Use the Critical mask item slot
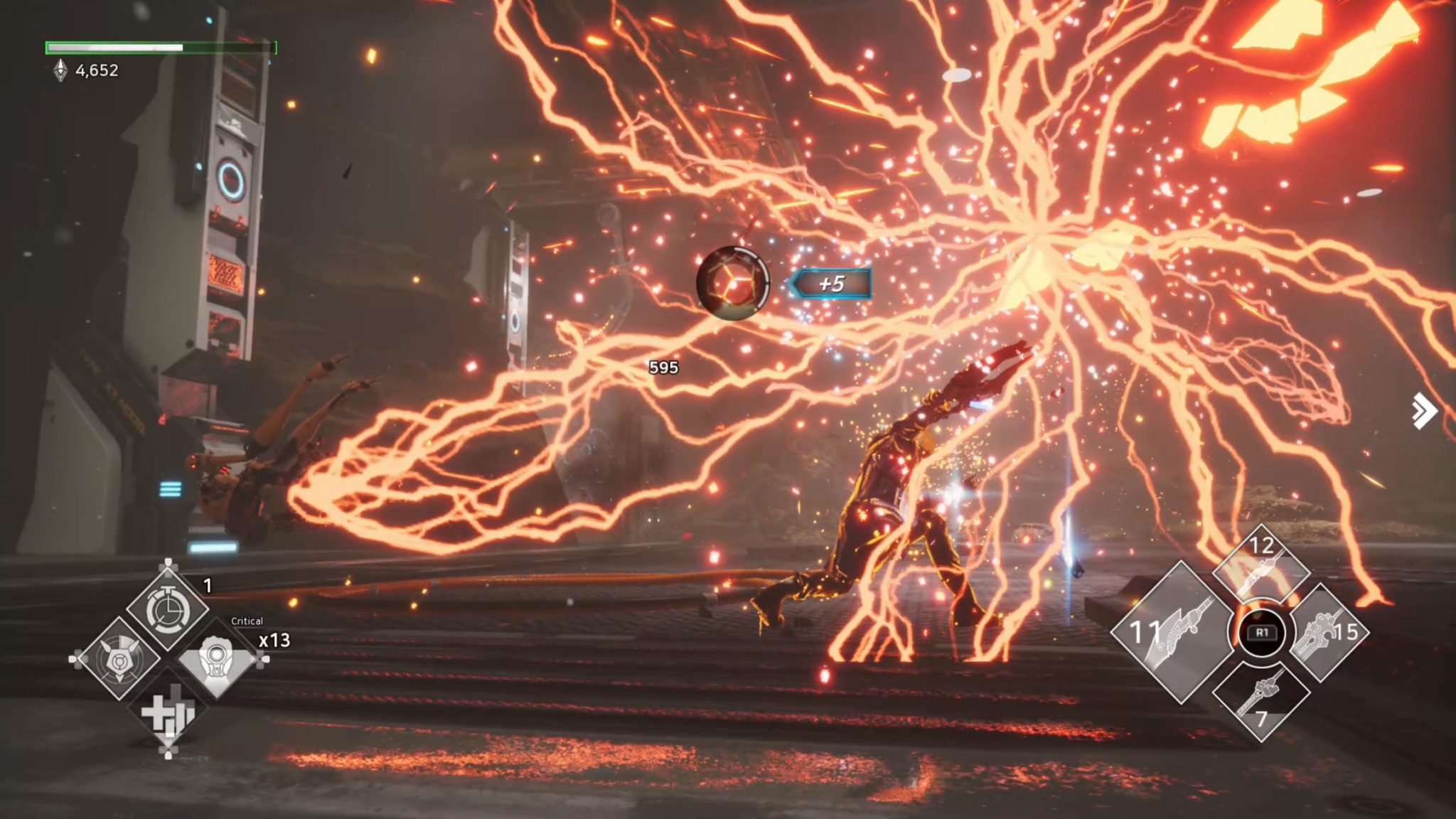 (216, 659)
